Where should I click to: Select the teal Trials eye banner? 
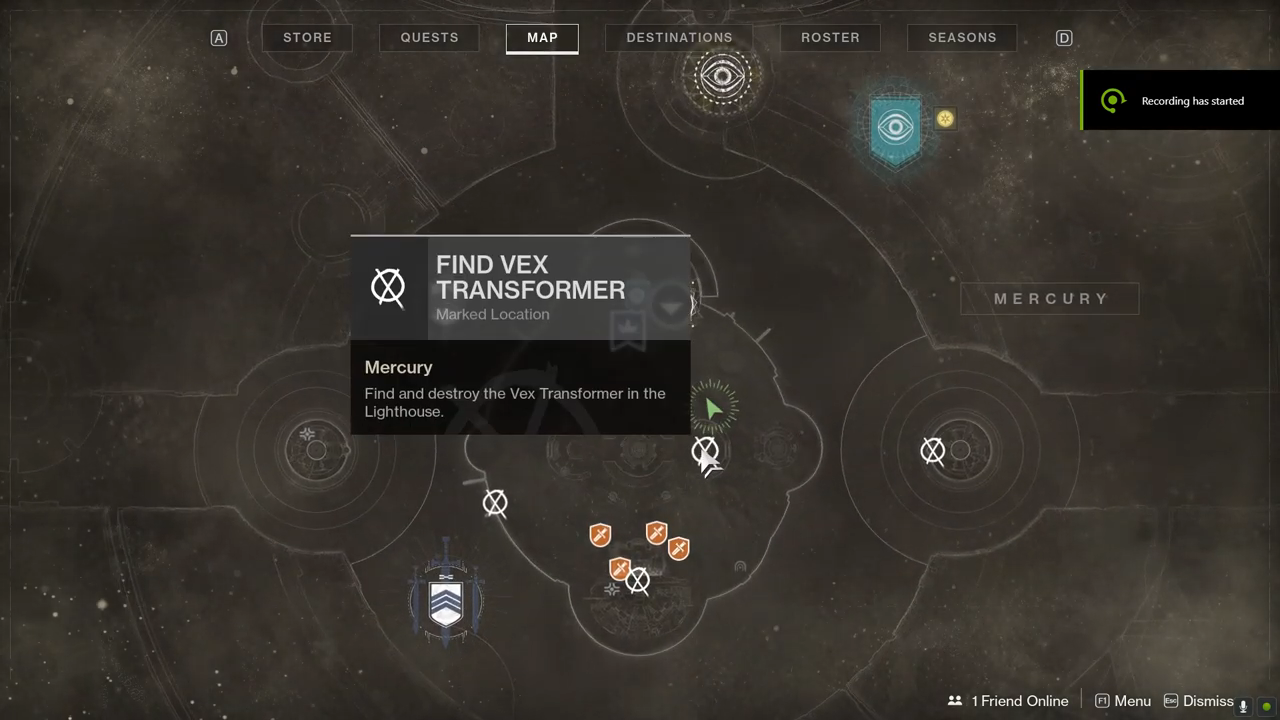click(895, 128)
